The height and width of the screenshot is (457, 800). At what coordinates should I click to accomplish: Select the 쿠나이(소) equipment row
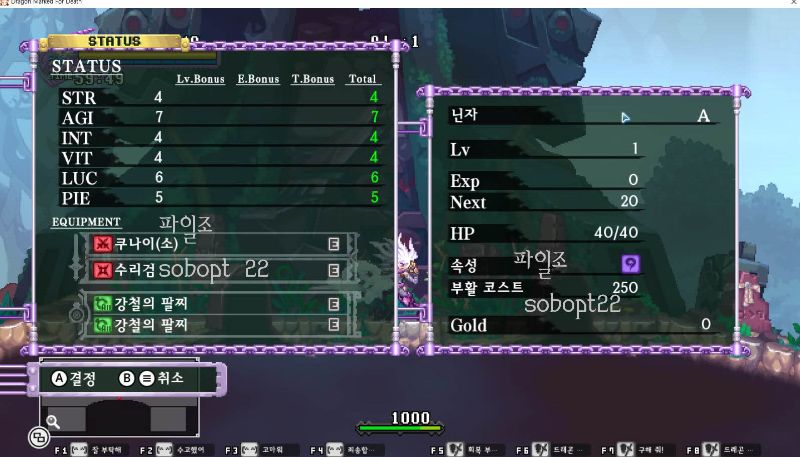(x=218, y=244)
